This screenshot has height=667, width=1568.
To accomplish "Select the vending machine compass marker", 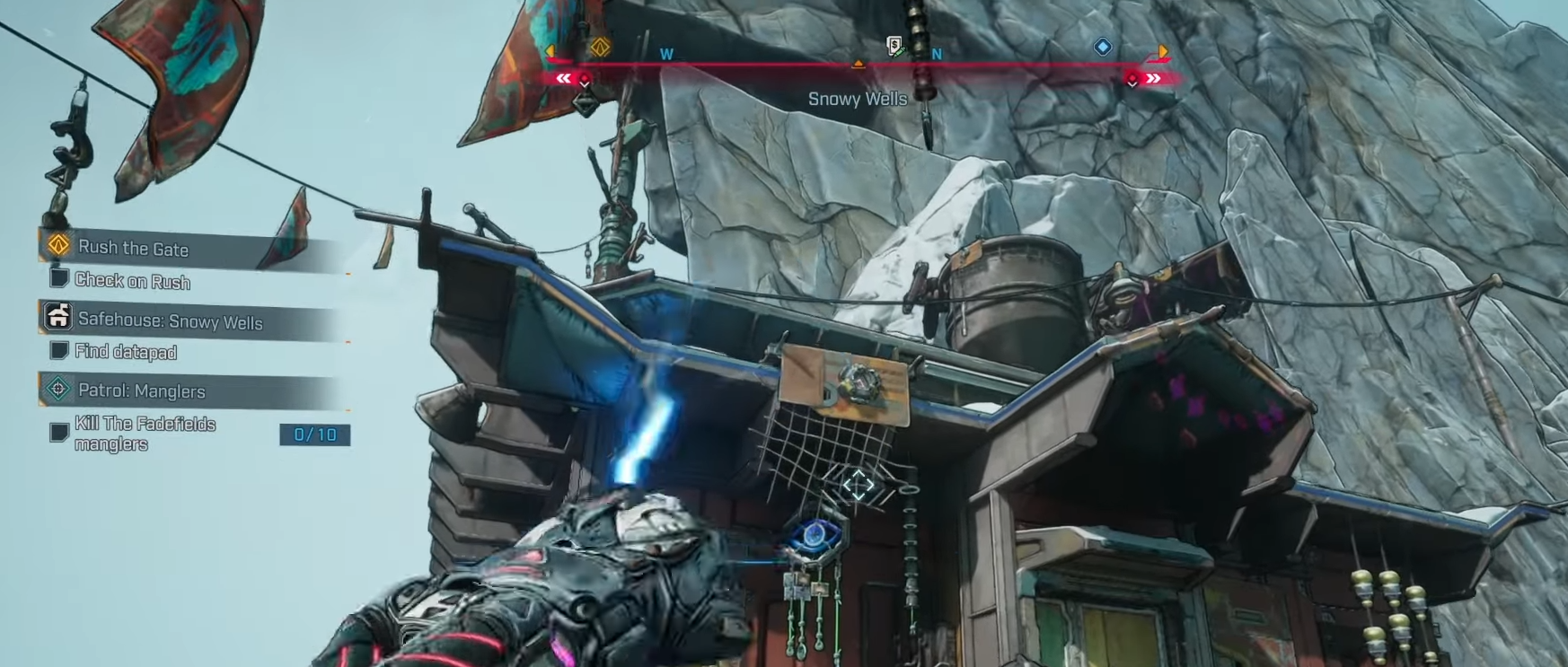I will click(894, 45).
